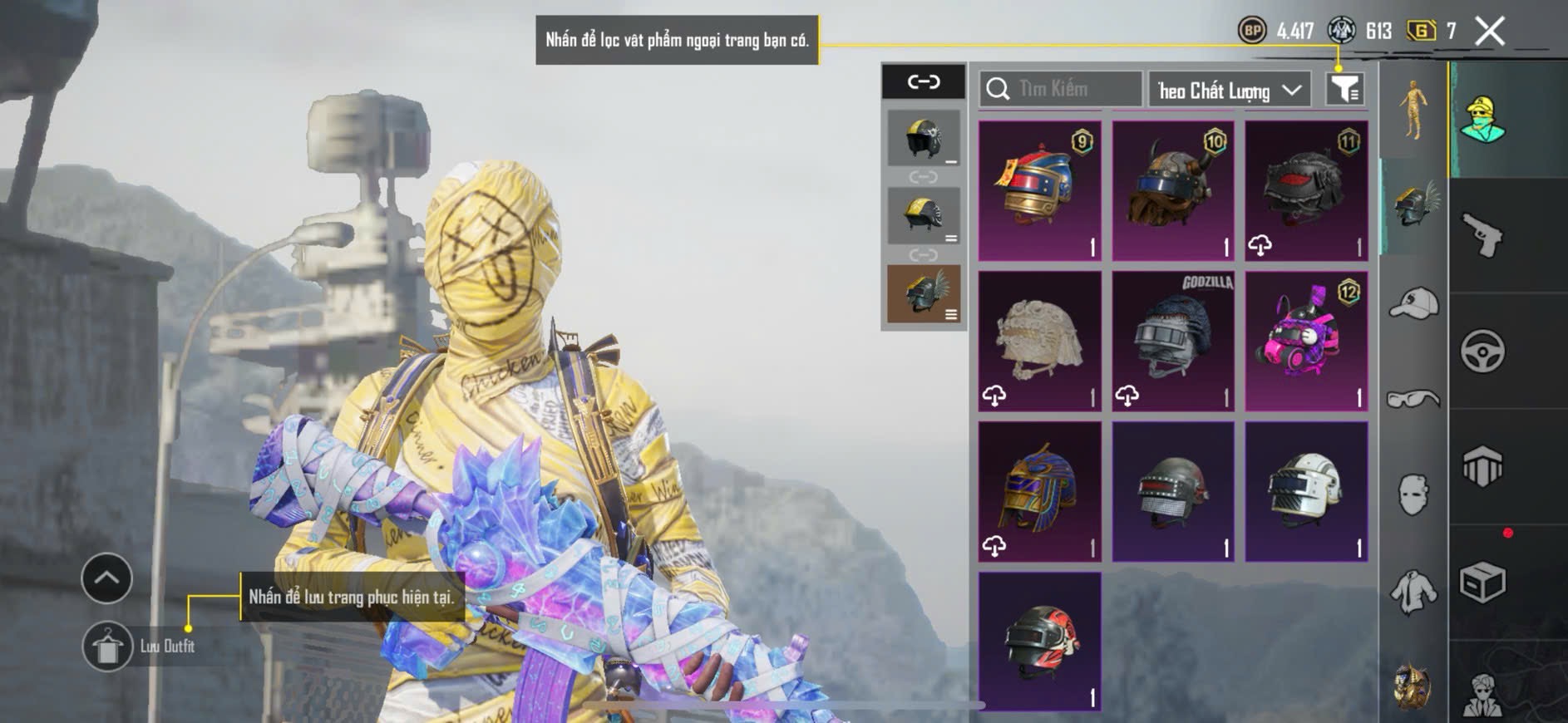
Task: Switch to the pistol weapon skins tab
Action: (1483, 235)
